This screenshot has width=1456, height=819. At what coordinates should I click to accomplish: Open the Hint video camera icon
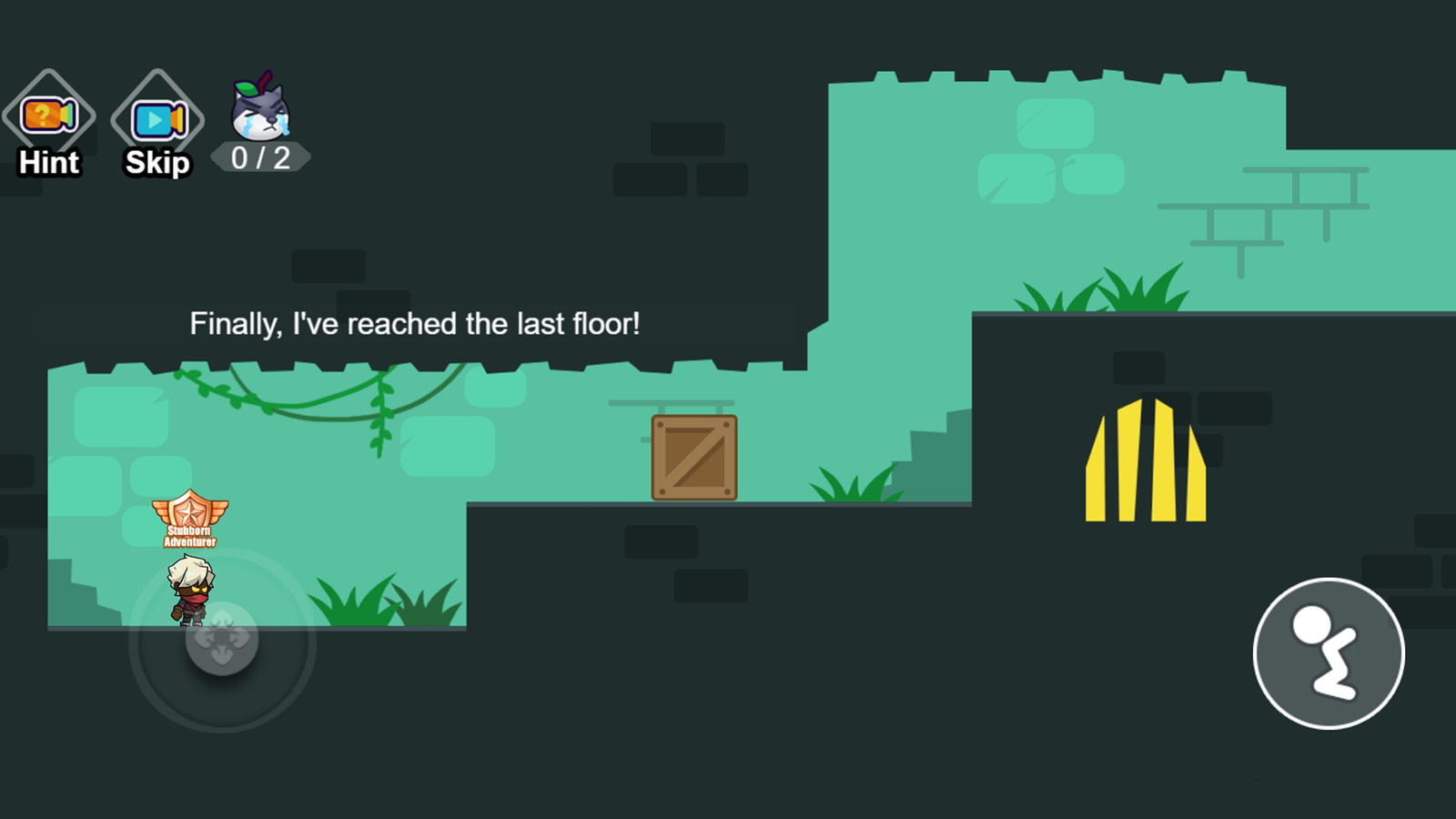coord(50,116)
